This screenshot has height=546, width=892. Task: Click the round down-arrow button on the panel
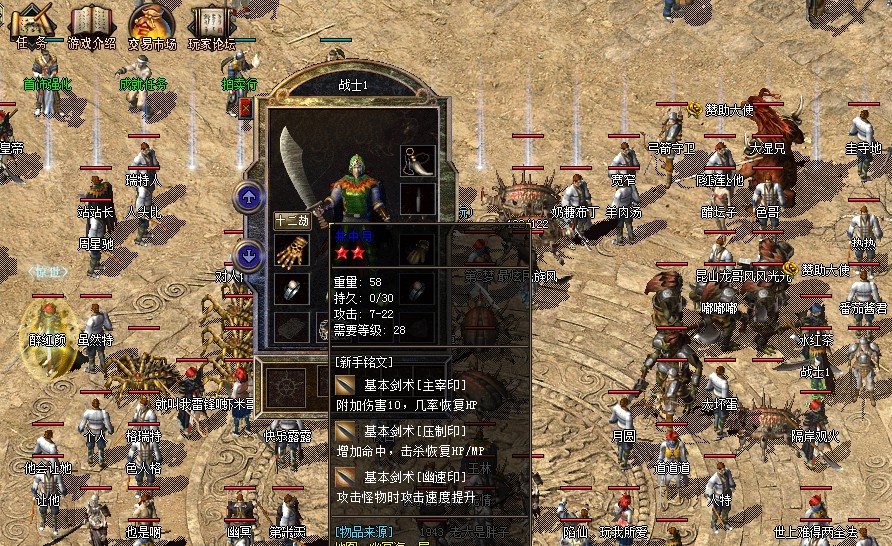pos(249,254)
